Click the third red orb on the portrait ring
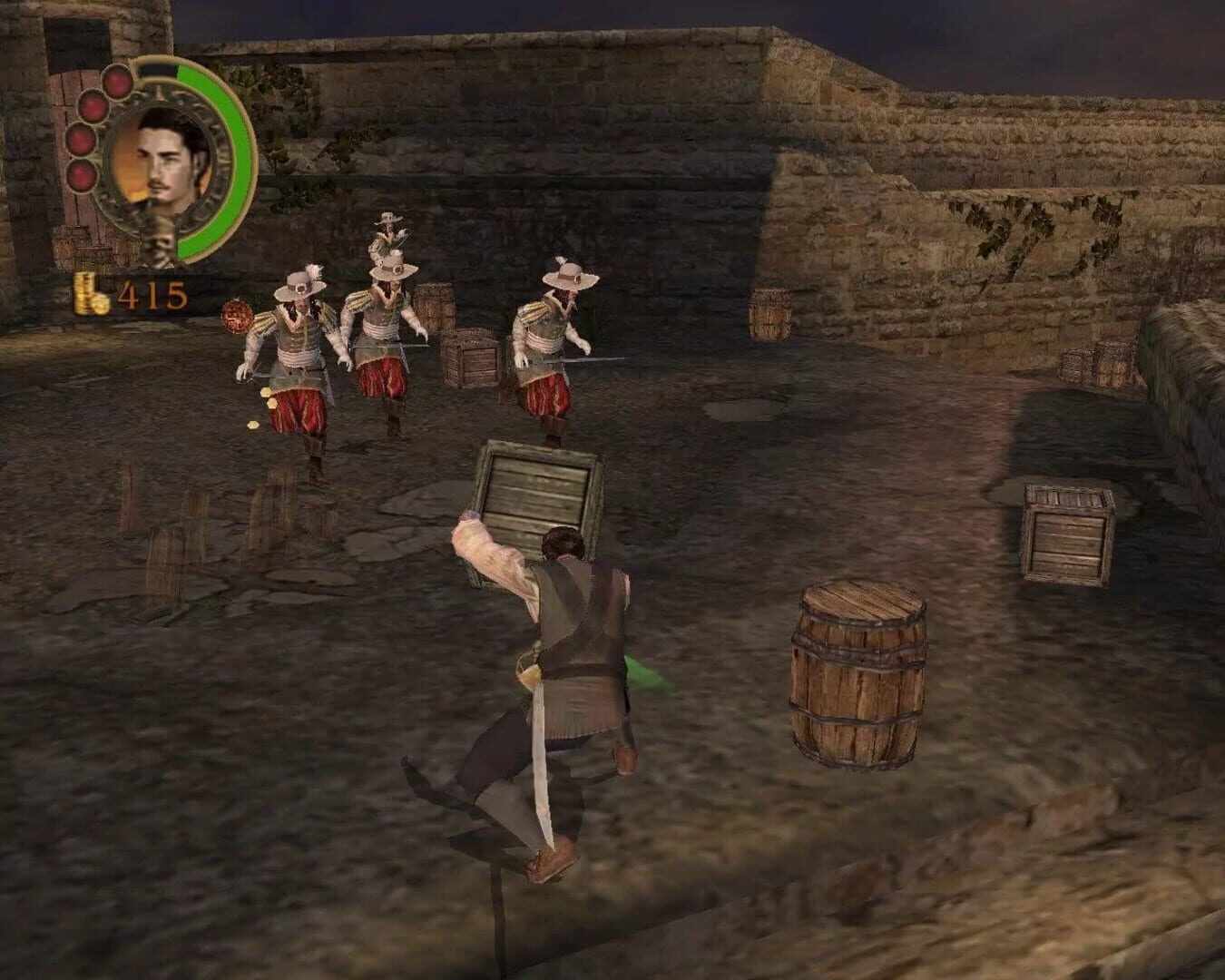Image resolution: width=1225 pixels, height=980 pixels. [83, 141]
